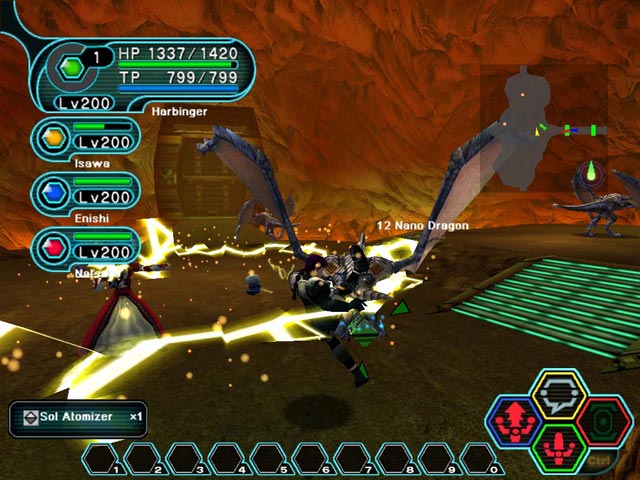The image size is (640, 480).
Task: Click the red-gem party member panel
Action: (x=86, y=247)
